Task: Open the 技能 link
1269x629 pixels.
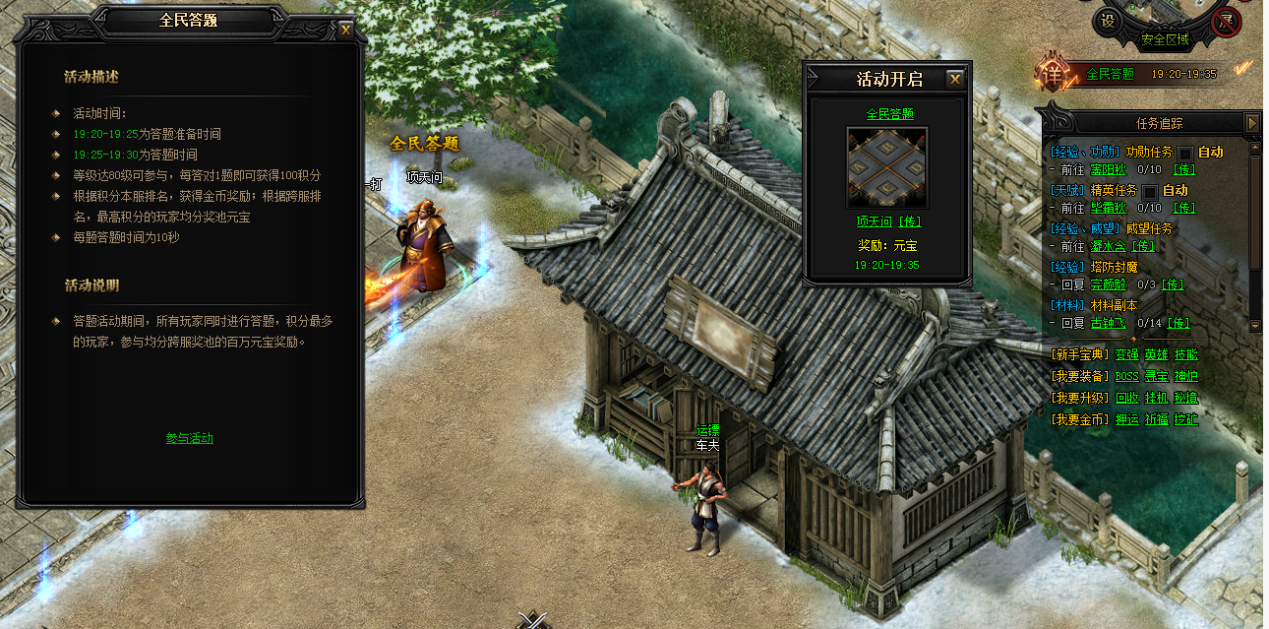Action: tap(1186, 354)
